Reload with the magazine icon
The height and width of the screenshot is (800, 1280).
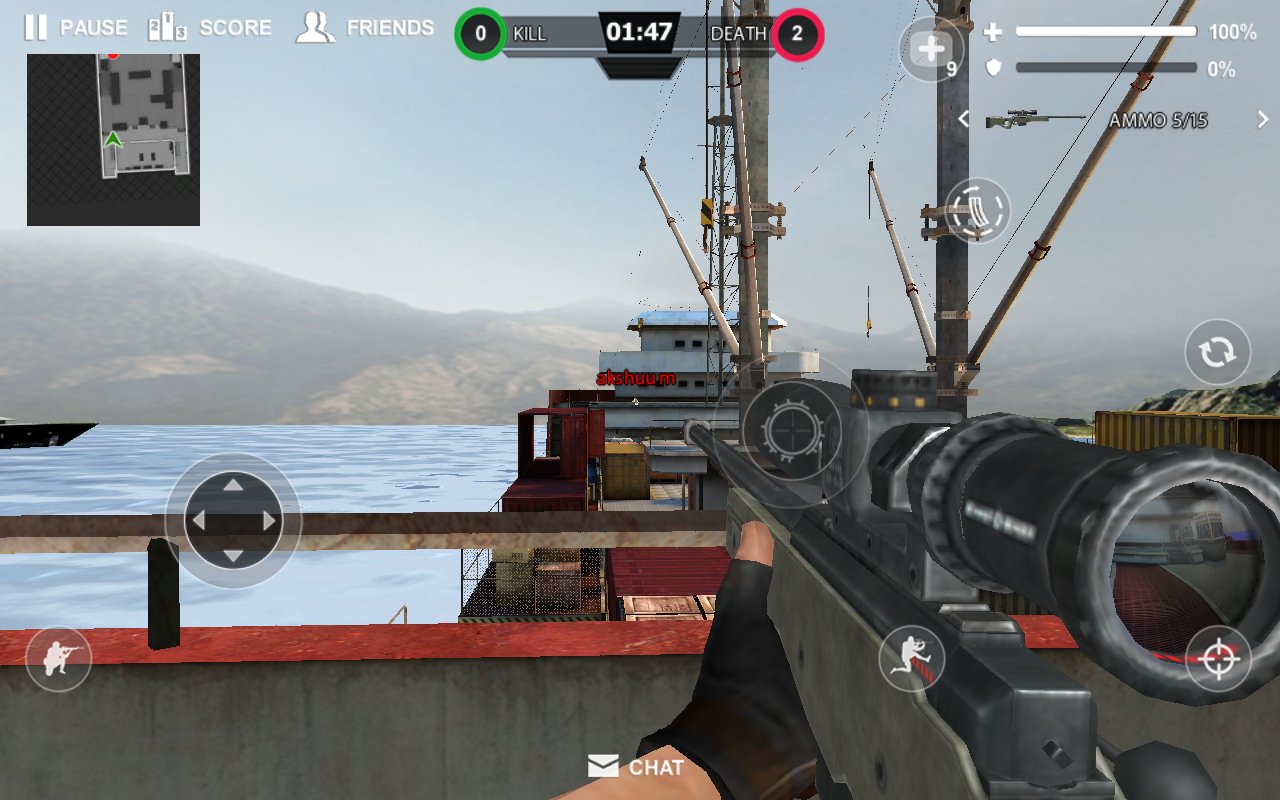(x=977, y=211)
